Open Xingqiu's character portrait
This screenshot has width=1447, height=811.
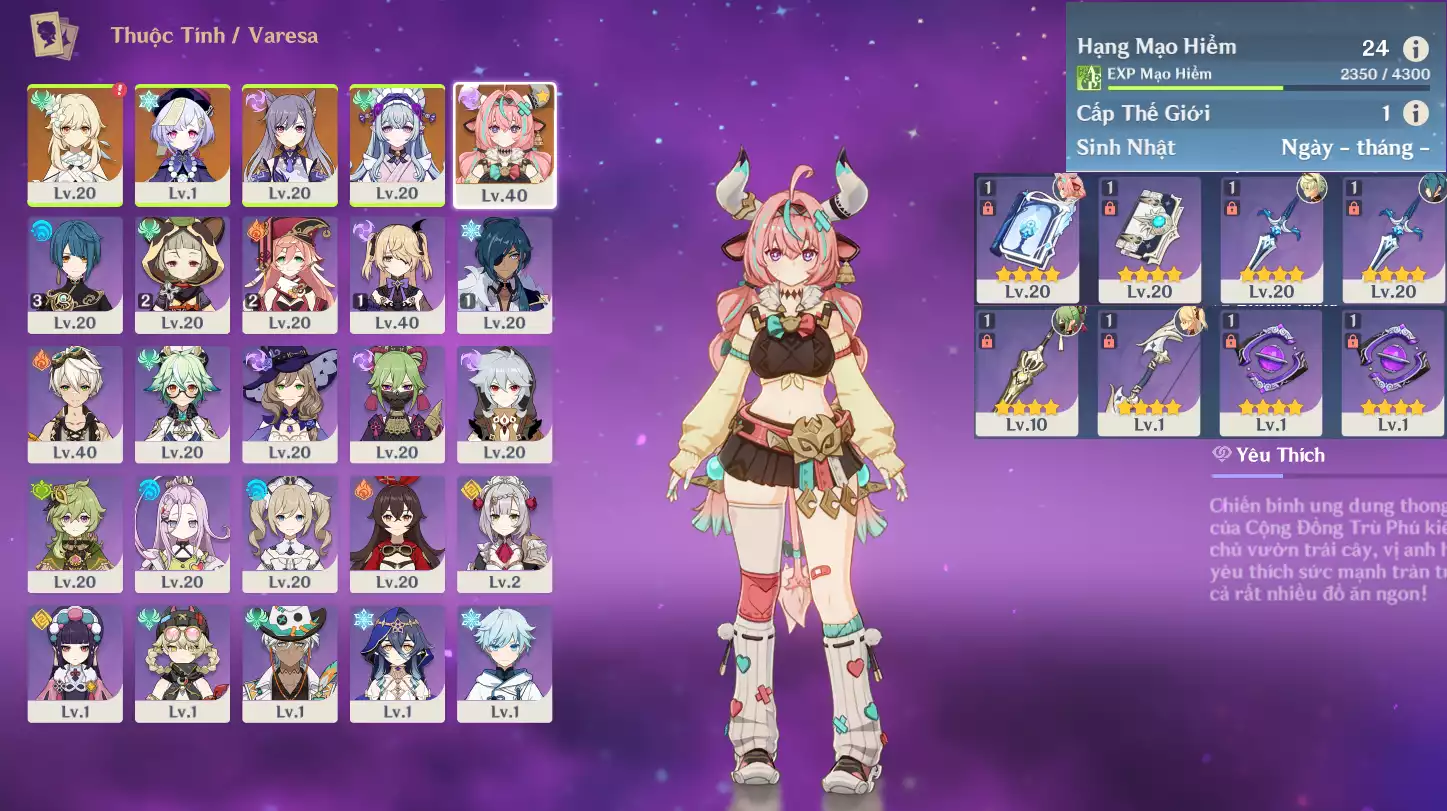coord(75,274)
